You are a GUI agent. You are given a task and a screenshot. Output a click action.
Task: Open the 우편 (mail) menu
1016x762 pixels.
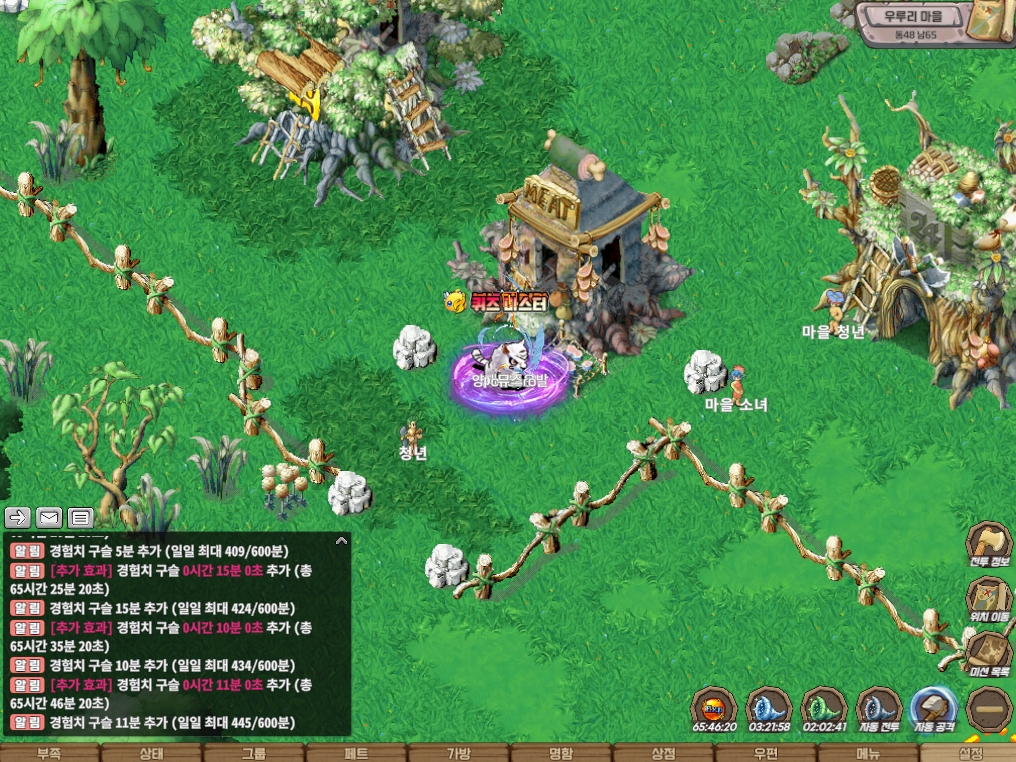[765, 753]
